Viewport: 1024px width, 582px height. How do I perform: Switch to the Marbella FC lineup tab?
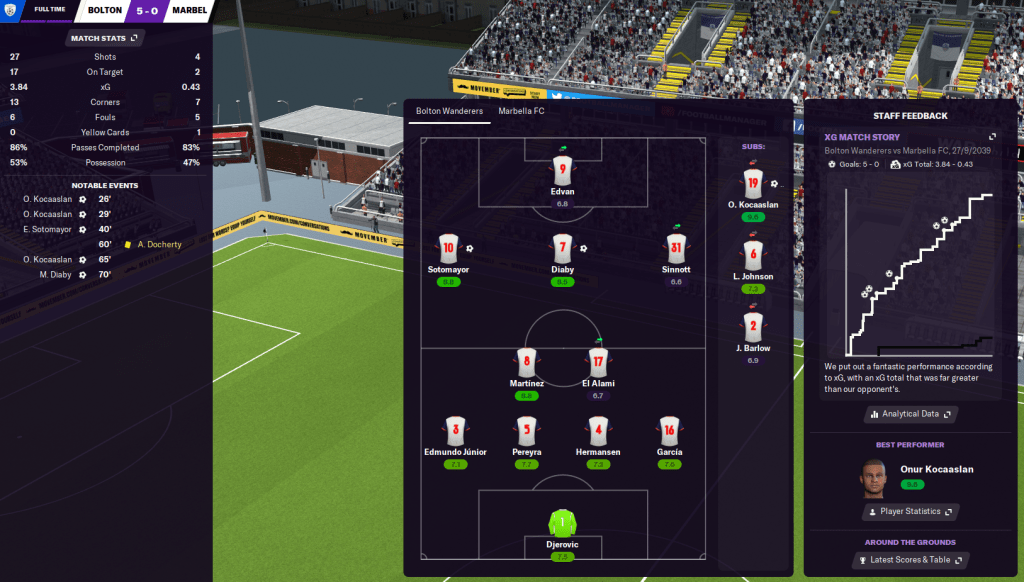(522, 111)
